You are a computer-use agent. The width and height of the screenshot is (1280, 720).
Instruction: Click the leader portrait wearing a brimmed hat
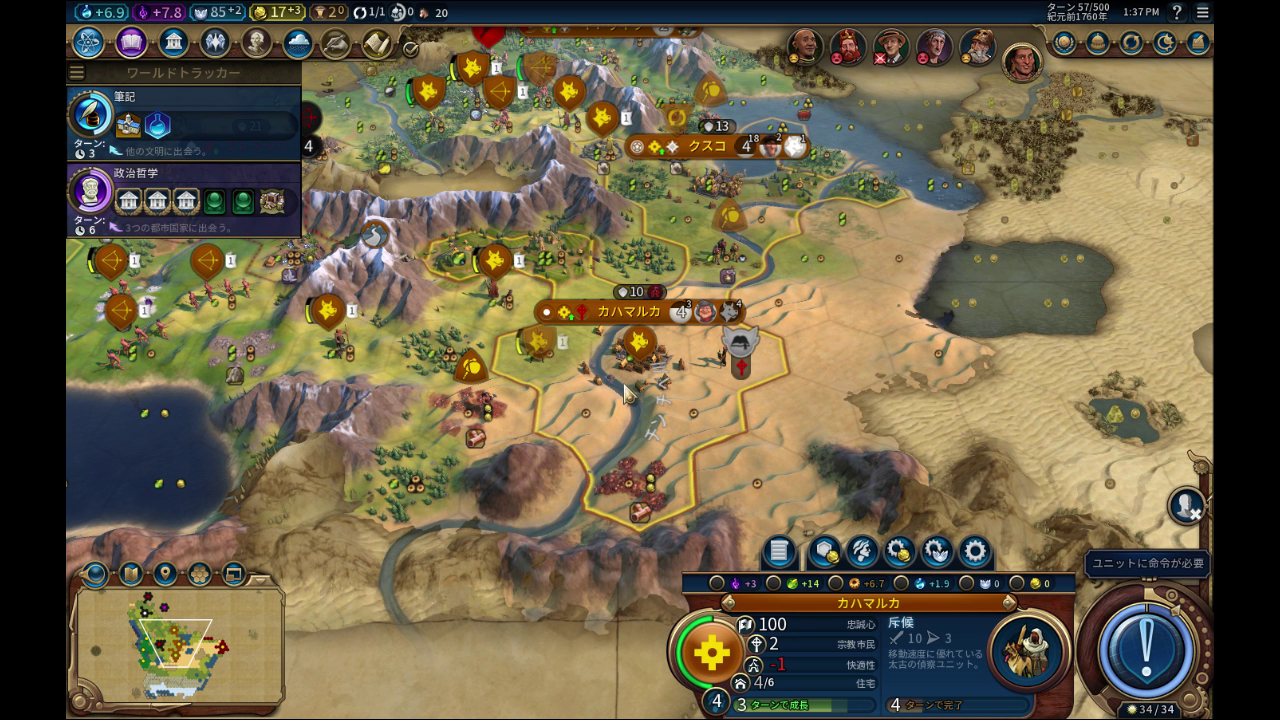(890, 47)
